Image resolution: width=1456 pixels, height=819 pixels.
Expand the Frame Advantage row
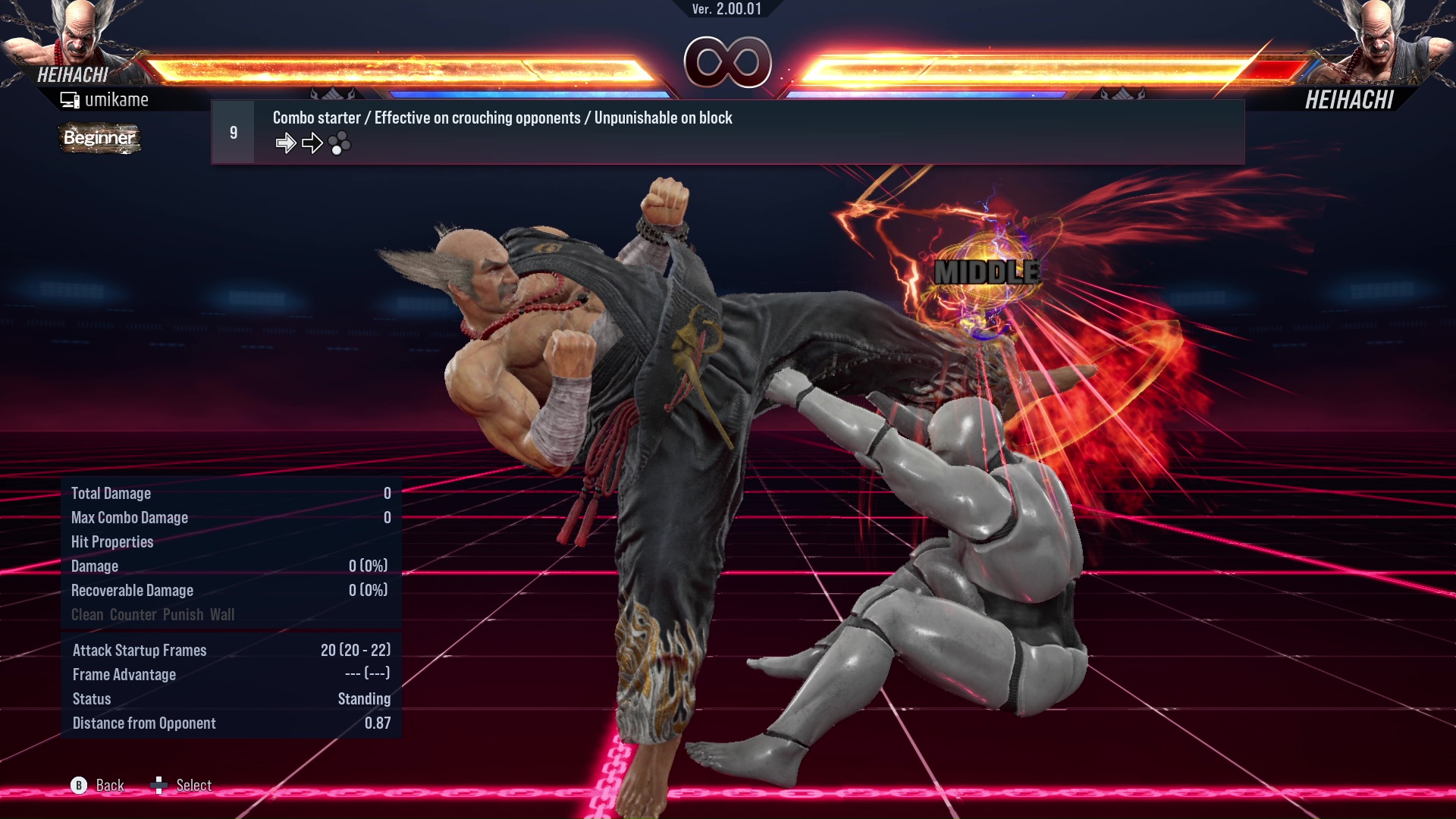click(x=124, y=674)
